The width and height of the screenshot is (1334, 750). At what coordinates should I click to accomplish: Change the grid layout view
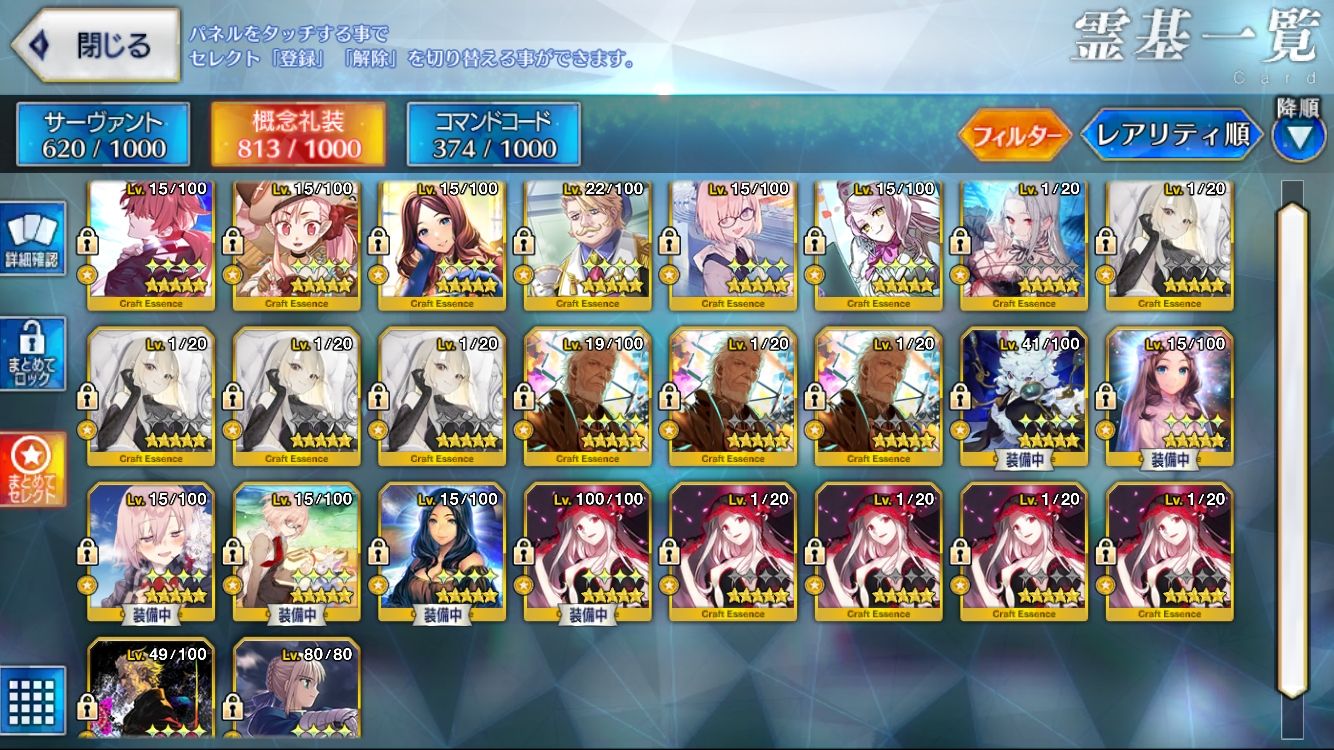coord(33,700)
